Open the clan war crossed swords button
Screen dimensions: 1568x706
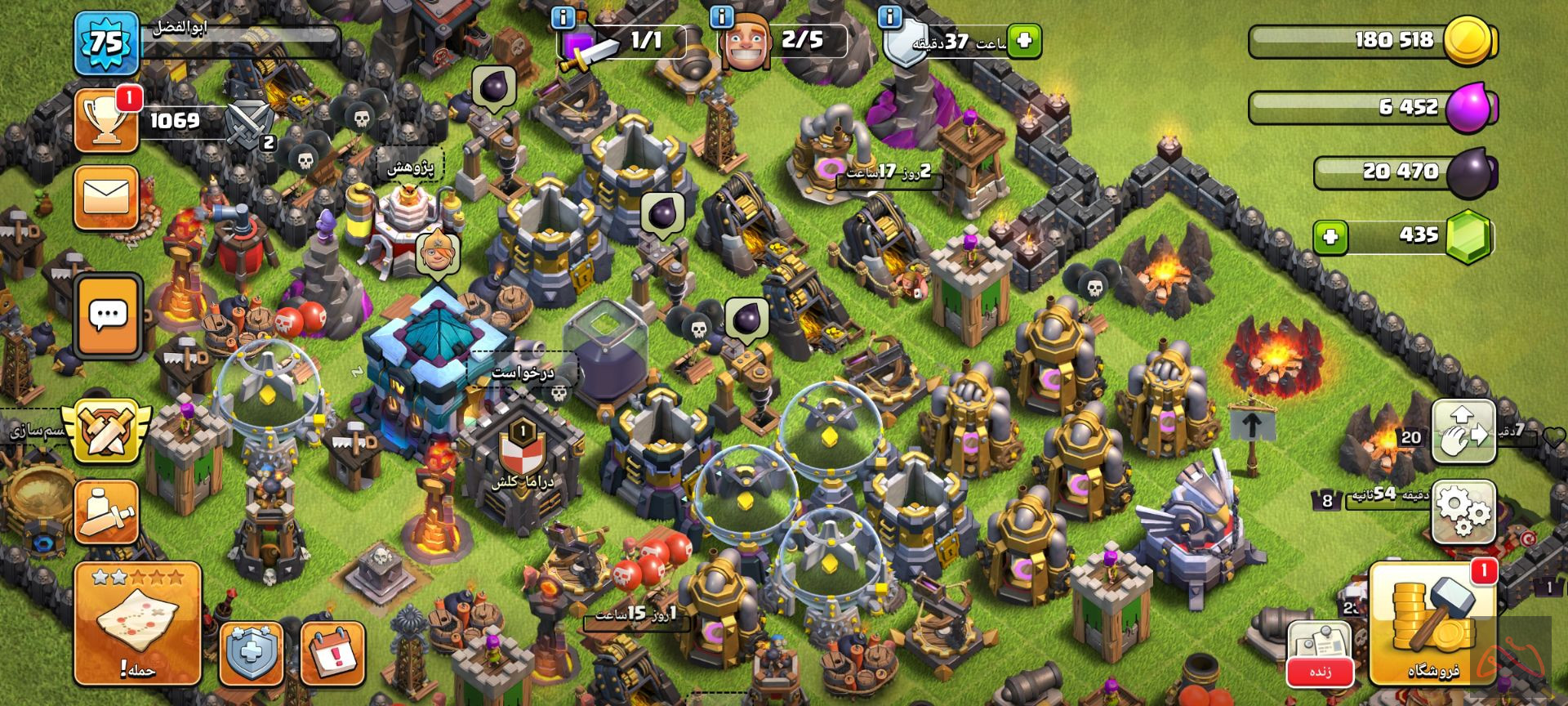[x=108, y=430]
